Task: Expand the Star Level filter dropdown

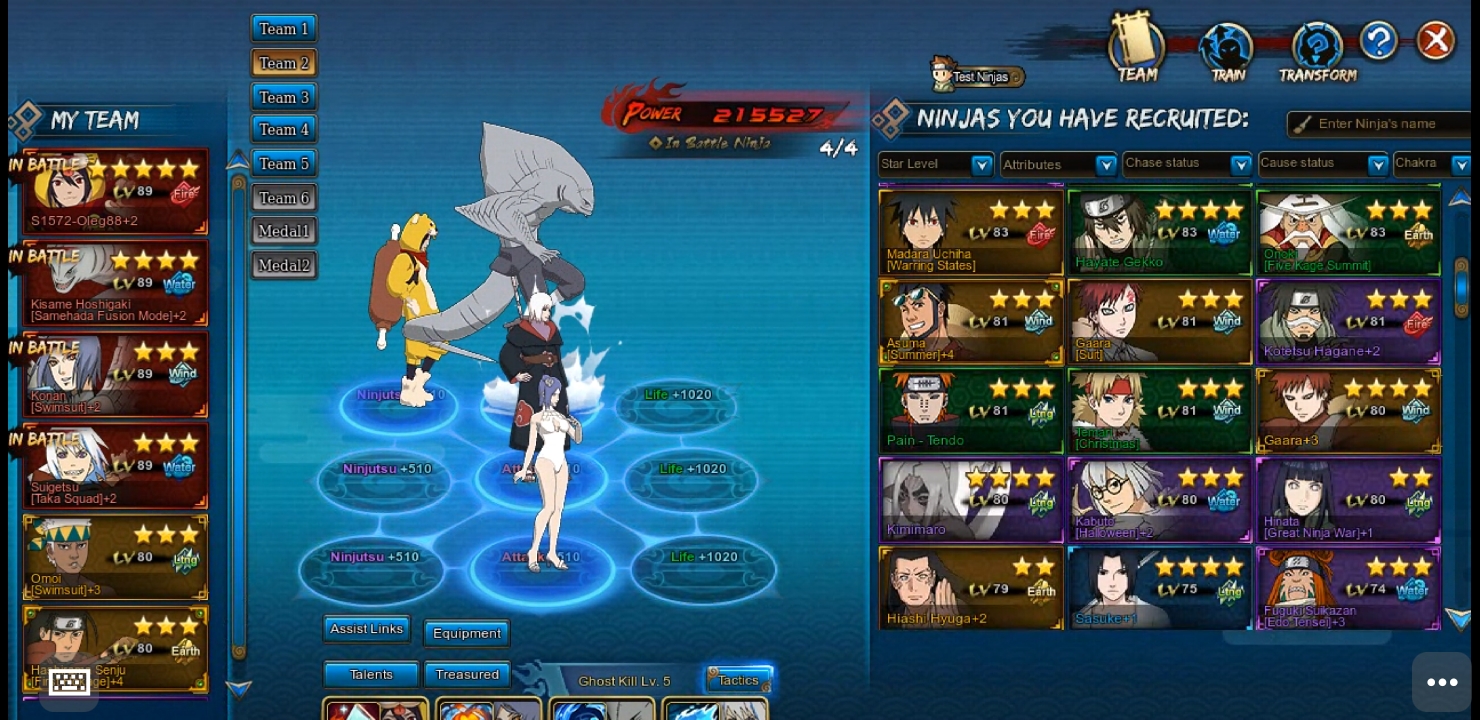Action: click(x=935, y=164)
